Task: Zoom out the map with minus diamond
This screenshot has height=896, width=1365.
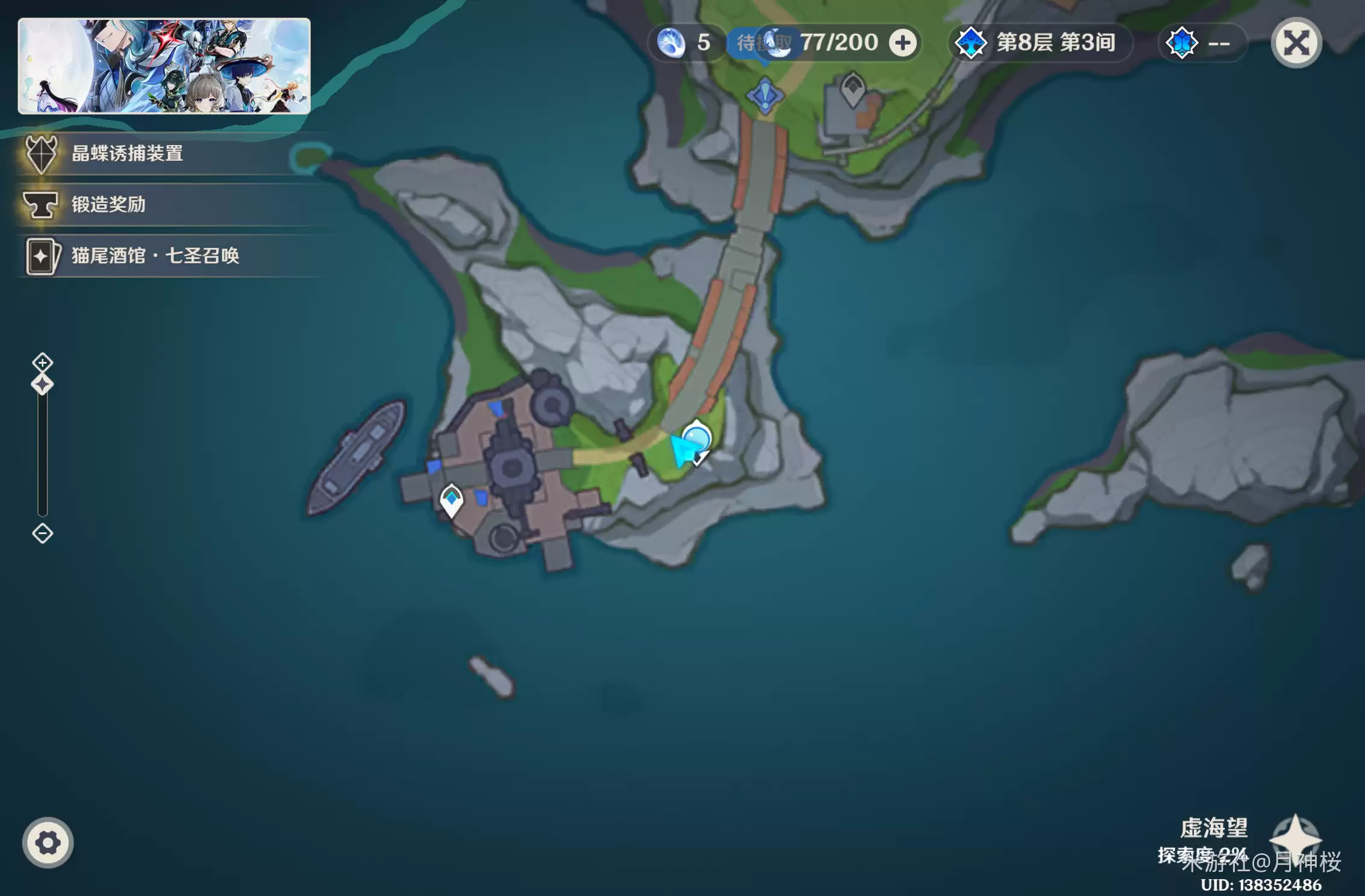Action: (x=42, y=534)
